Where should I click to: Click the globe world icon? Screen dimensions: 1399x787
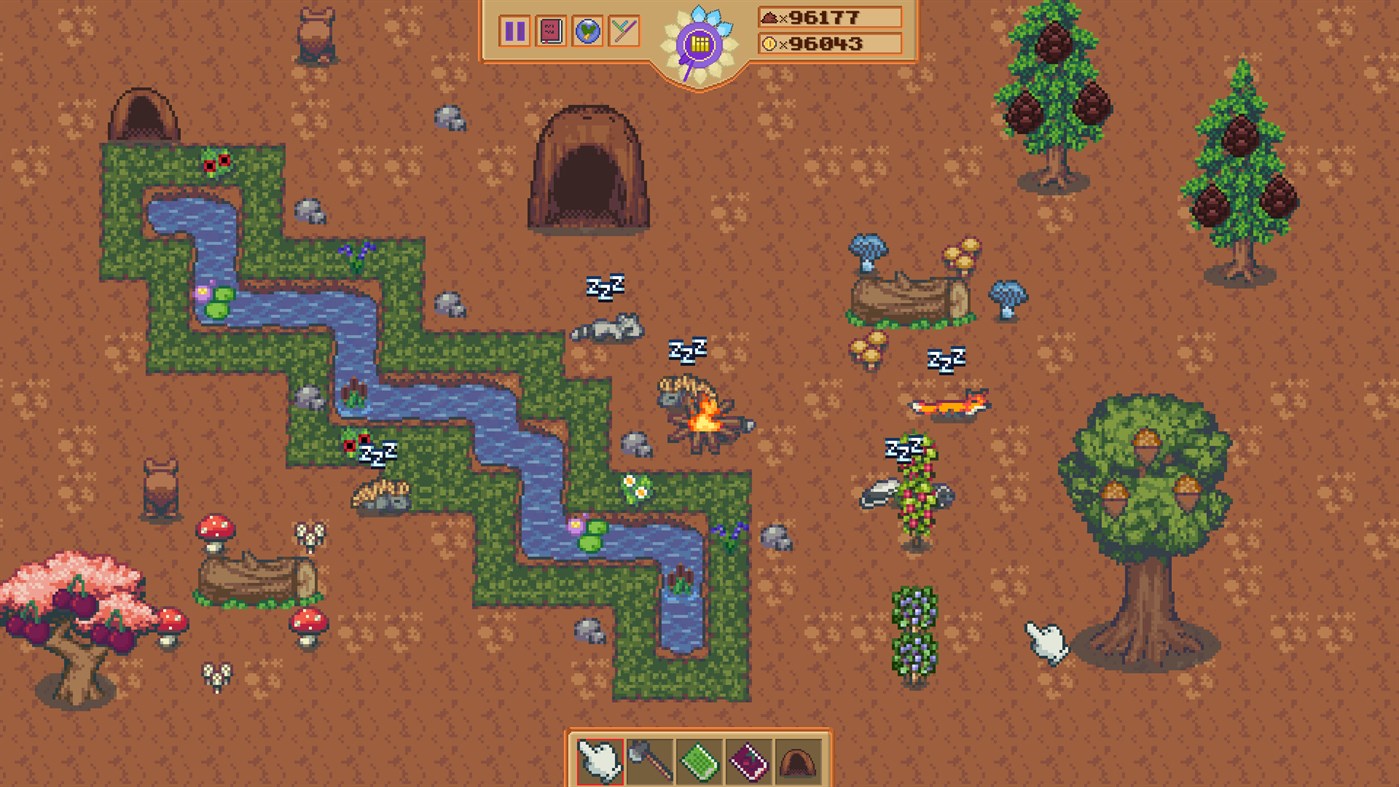pyautogui.click(x=587, y=31)
